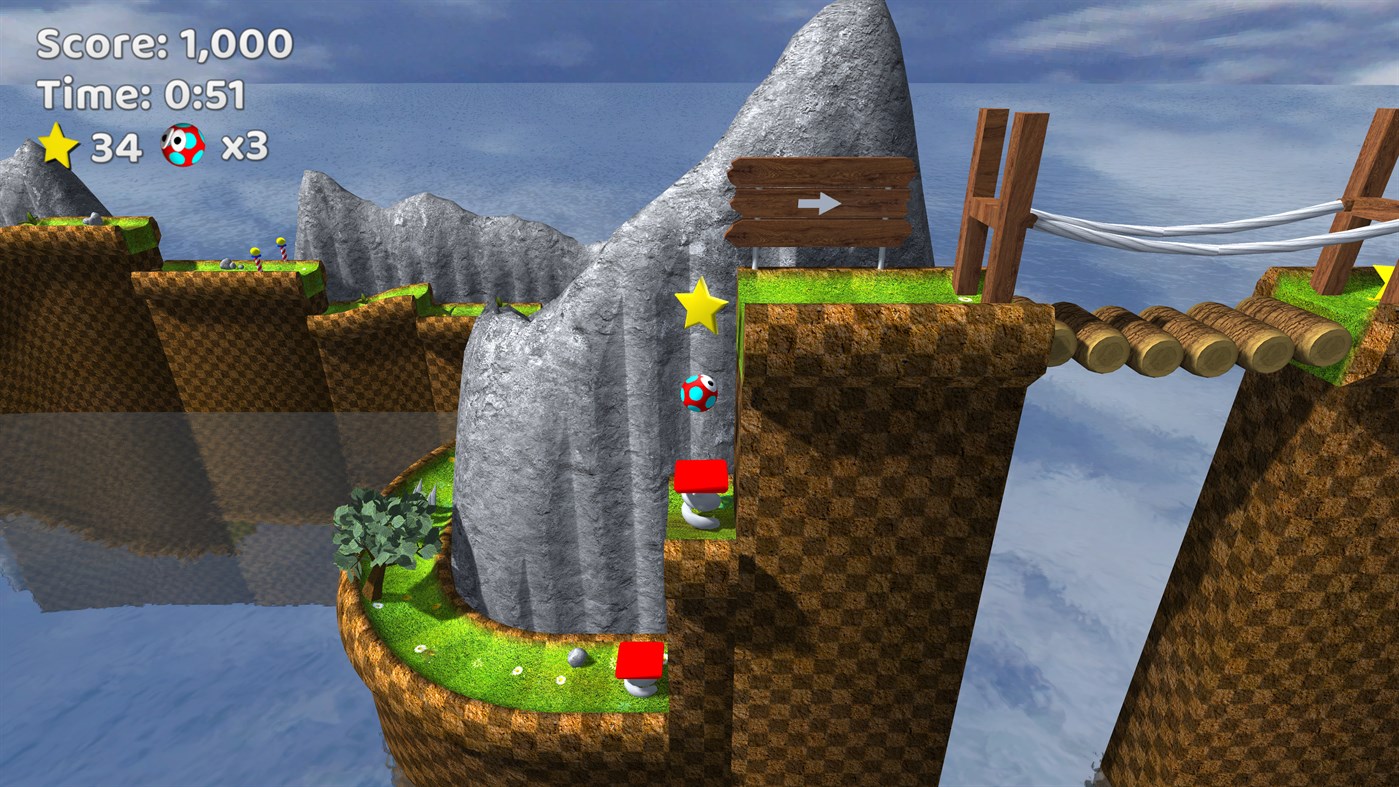The height and width of the screenshot is (787, 1399).
Task: Click the lower red spring platform
Action: click(x=643, y=658)
